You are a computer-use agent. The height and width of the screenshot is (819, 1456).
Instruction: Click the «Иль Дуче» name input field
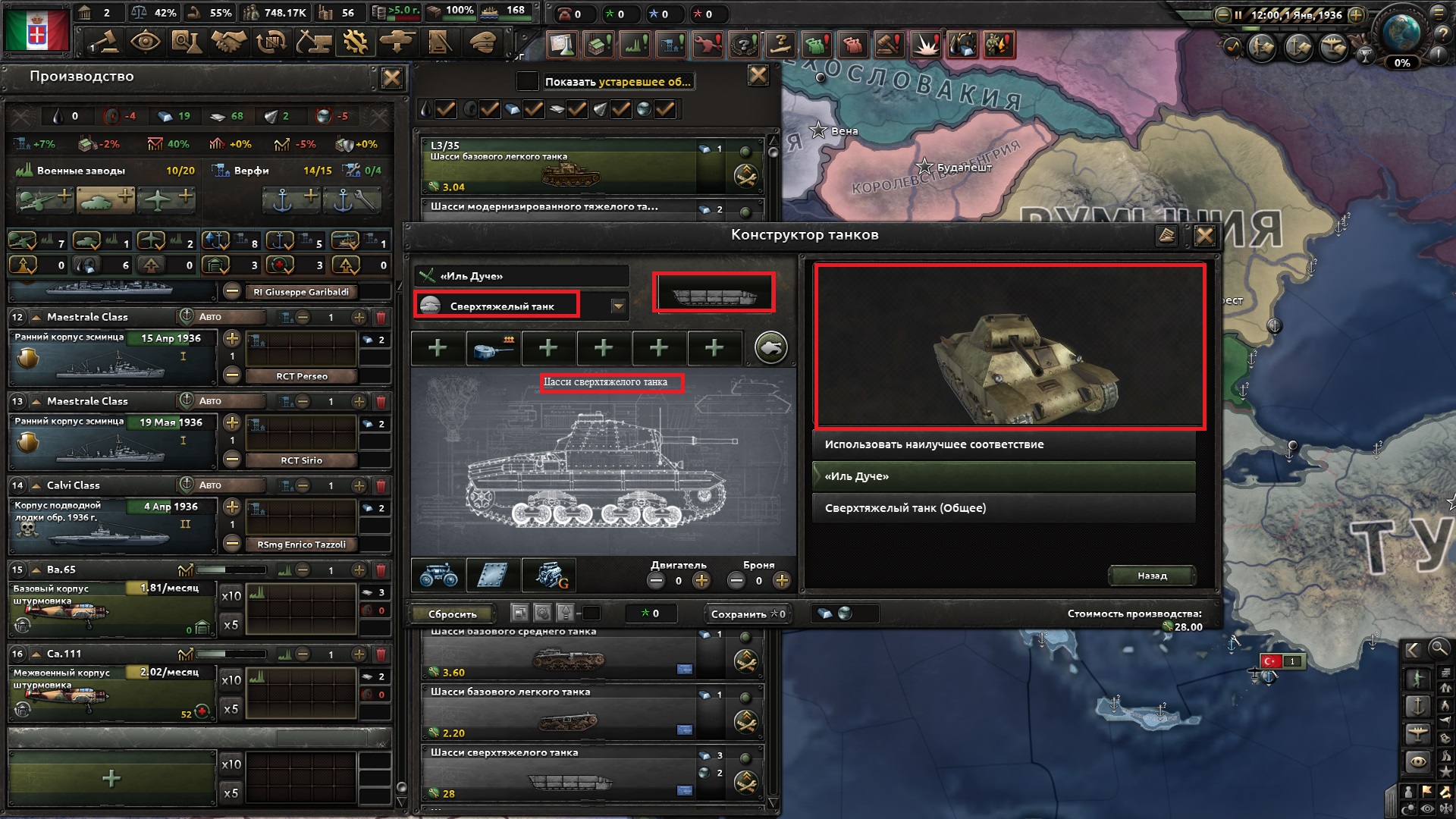(523, 275)
